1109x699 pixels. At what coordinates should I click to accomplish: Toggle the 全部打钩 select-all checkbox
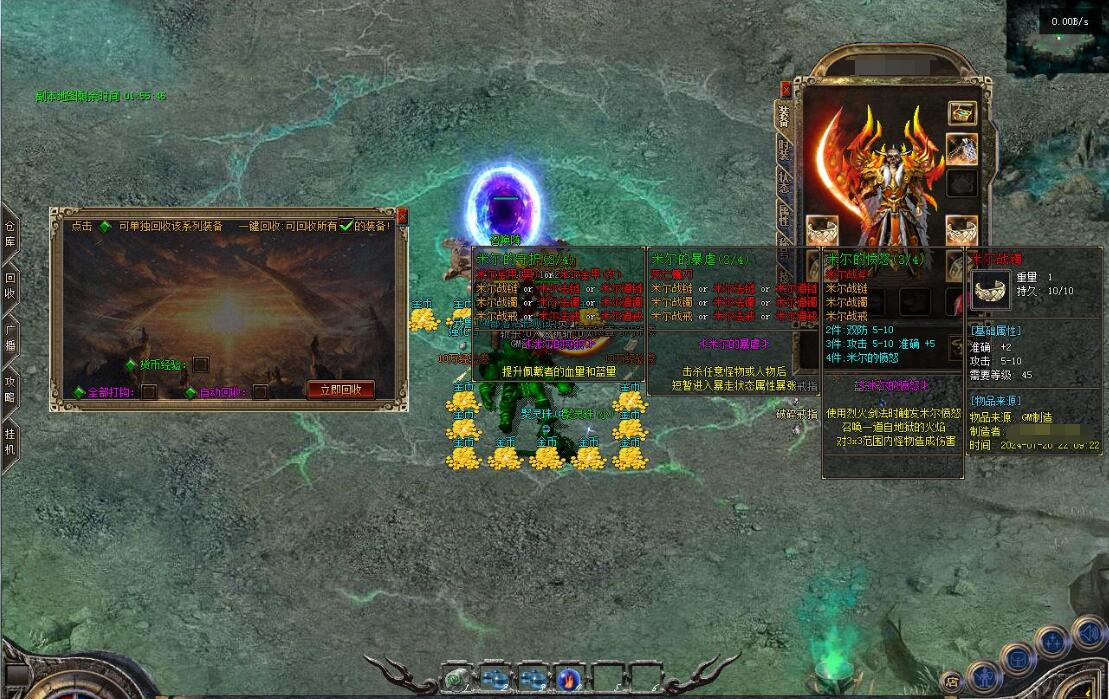click(x=149, y=392)
